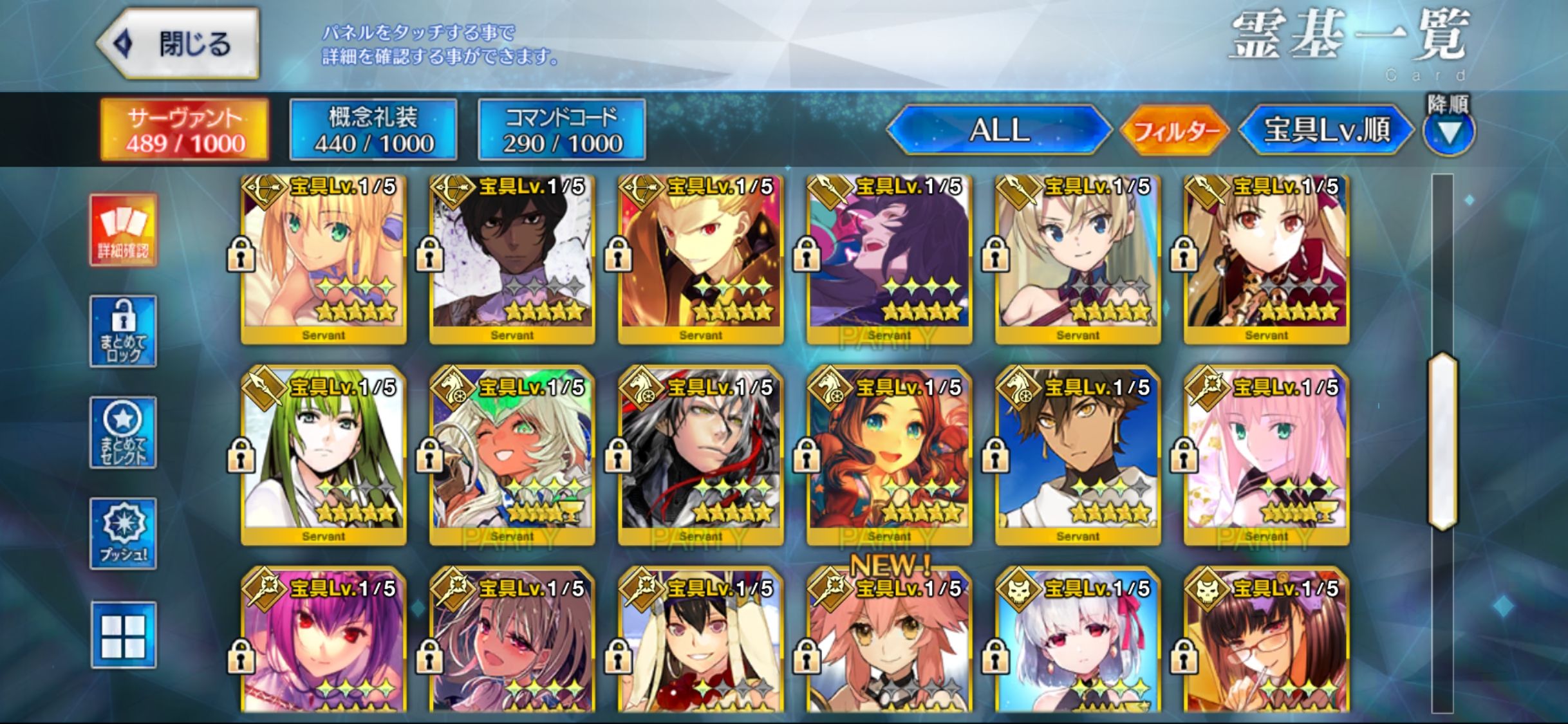This screenshot has width=1568, height=724.
Task: Pick the glasses-wearing Assassin servant card
Action: 1267,644
